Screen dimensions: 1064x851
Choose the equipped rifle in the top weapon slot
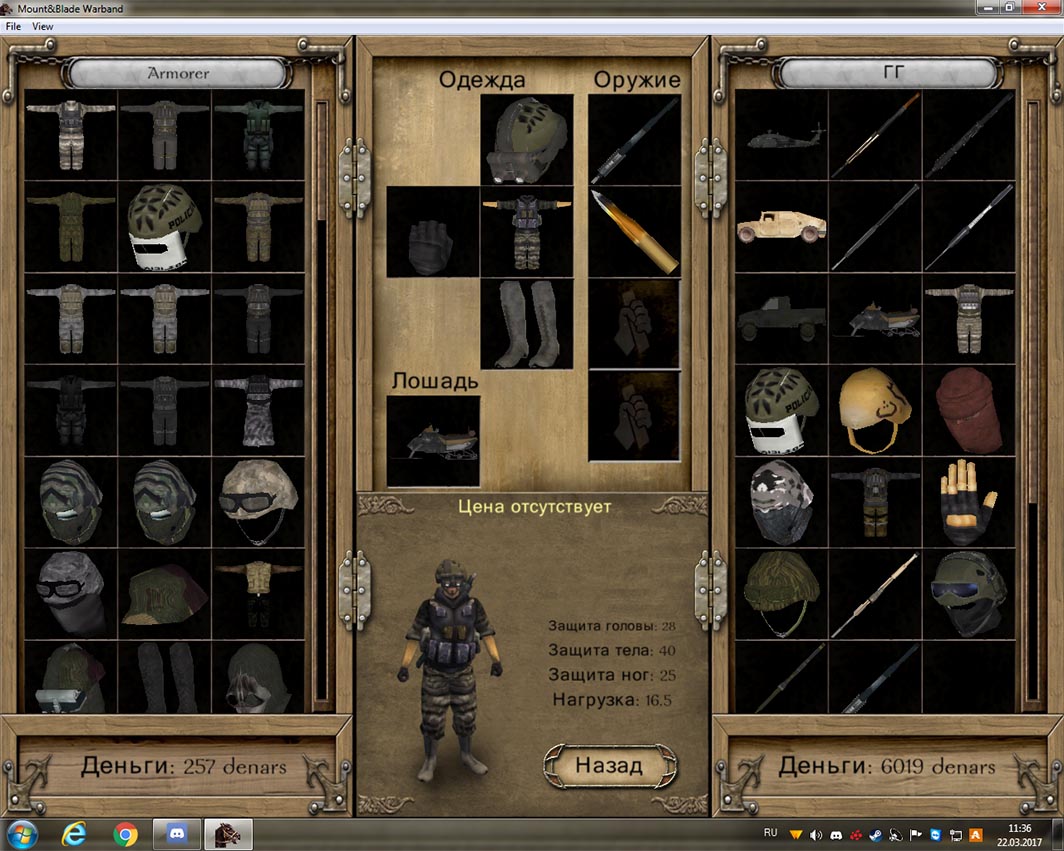point(634,139)
